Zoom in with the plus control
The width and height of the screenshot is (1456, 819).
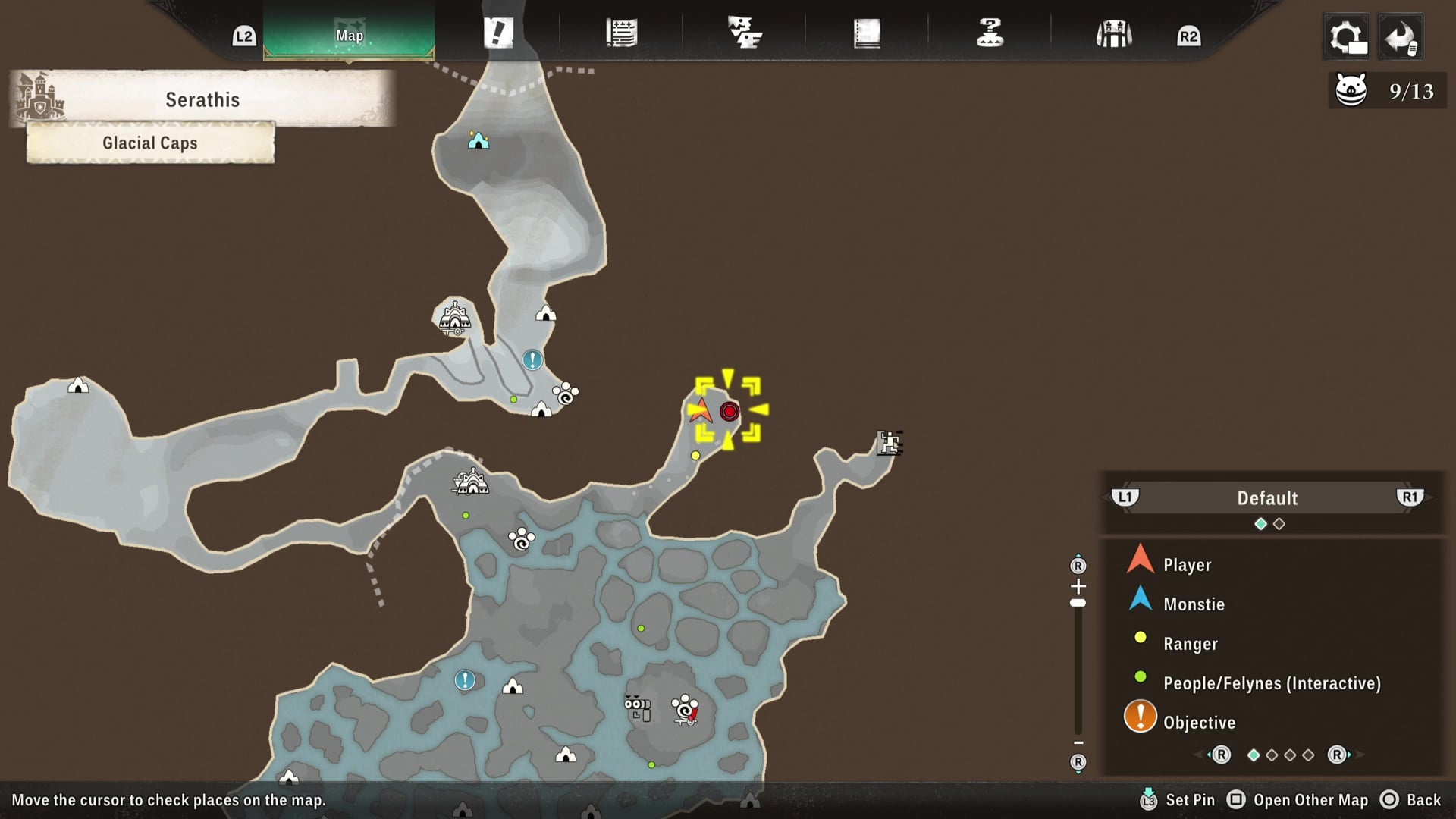pos(1078,586)
